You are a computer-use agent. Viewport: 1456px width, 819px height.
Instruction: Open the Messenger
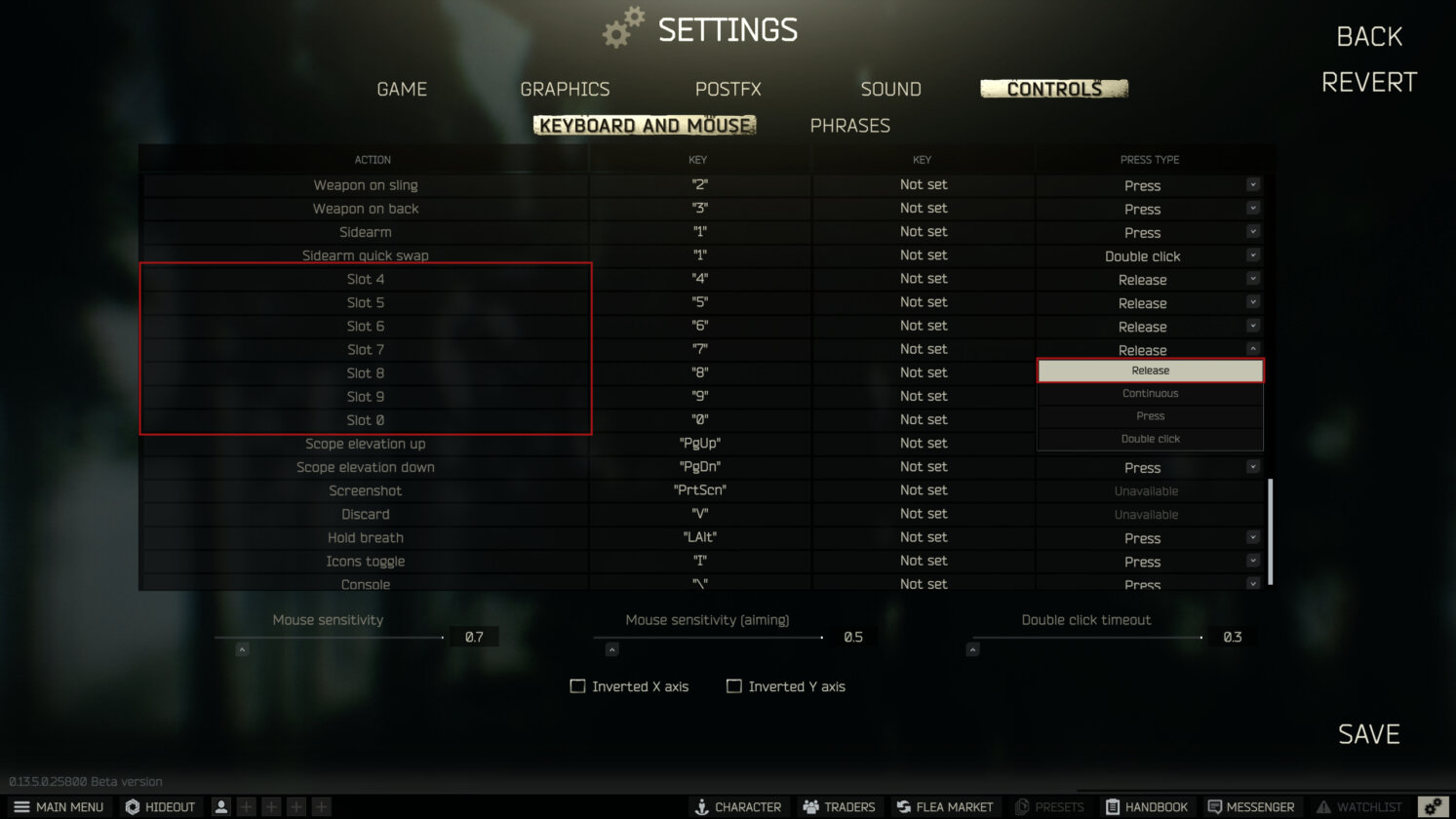pos(1251,806)
